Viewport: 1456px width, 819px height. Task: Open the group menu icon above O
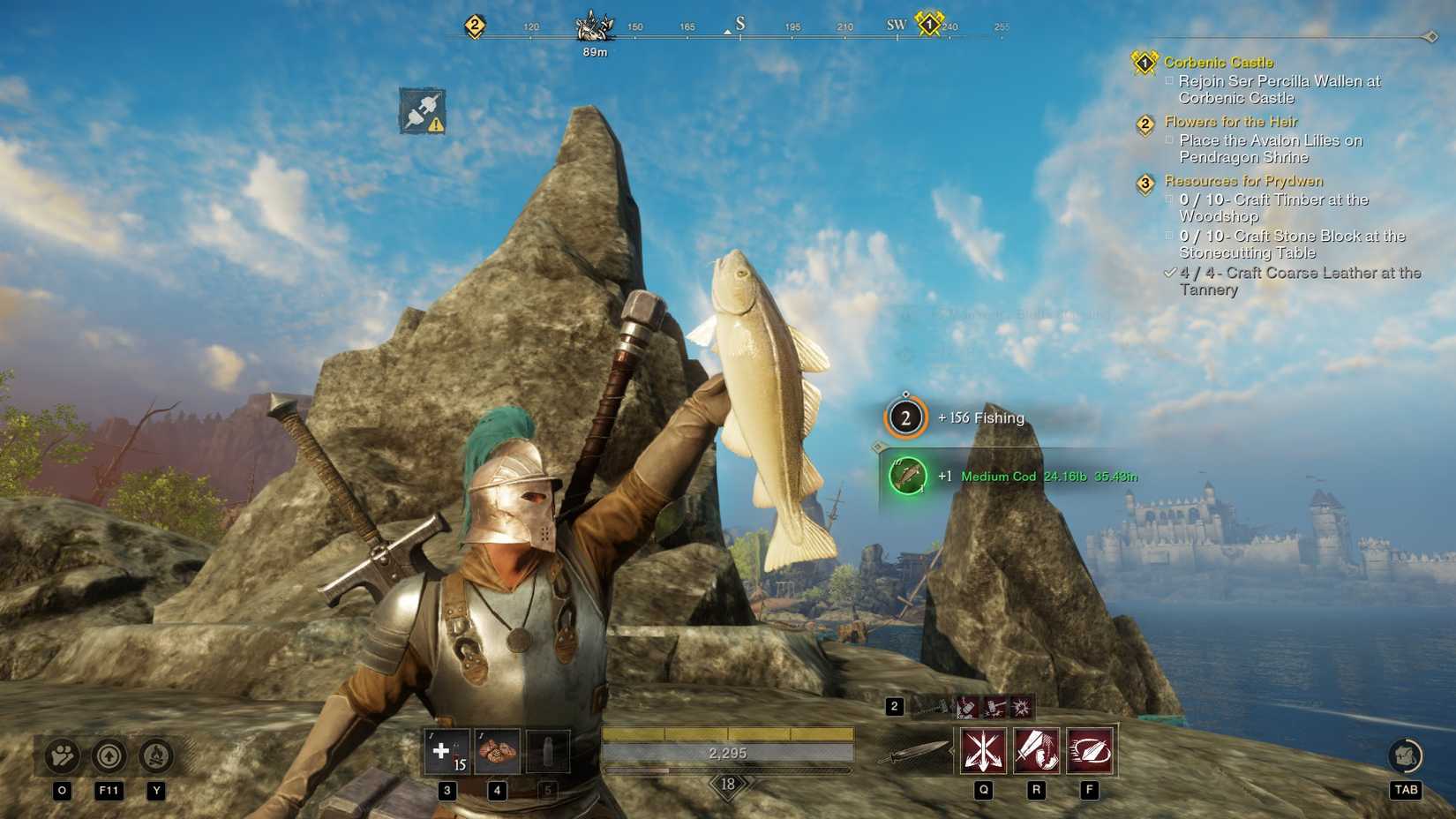point(61,757)
